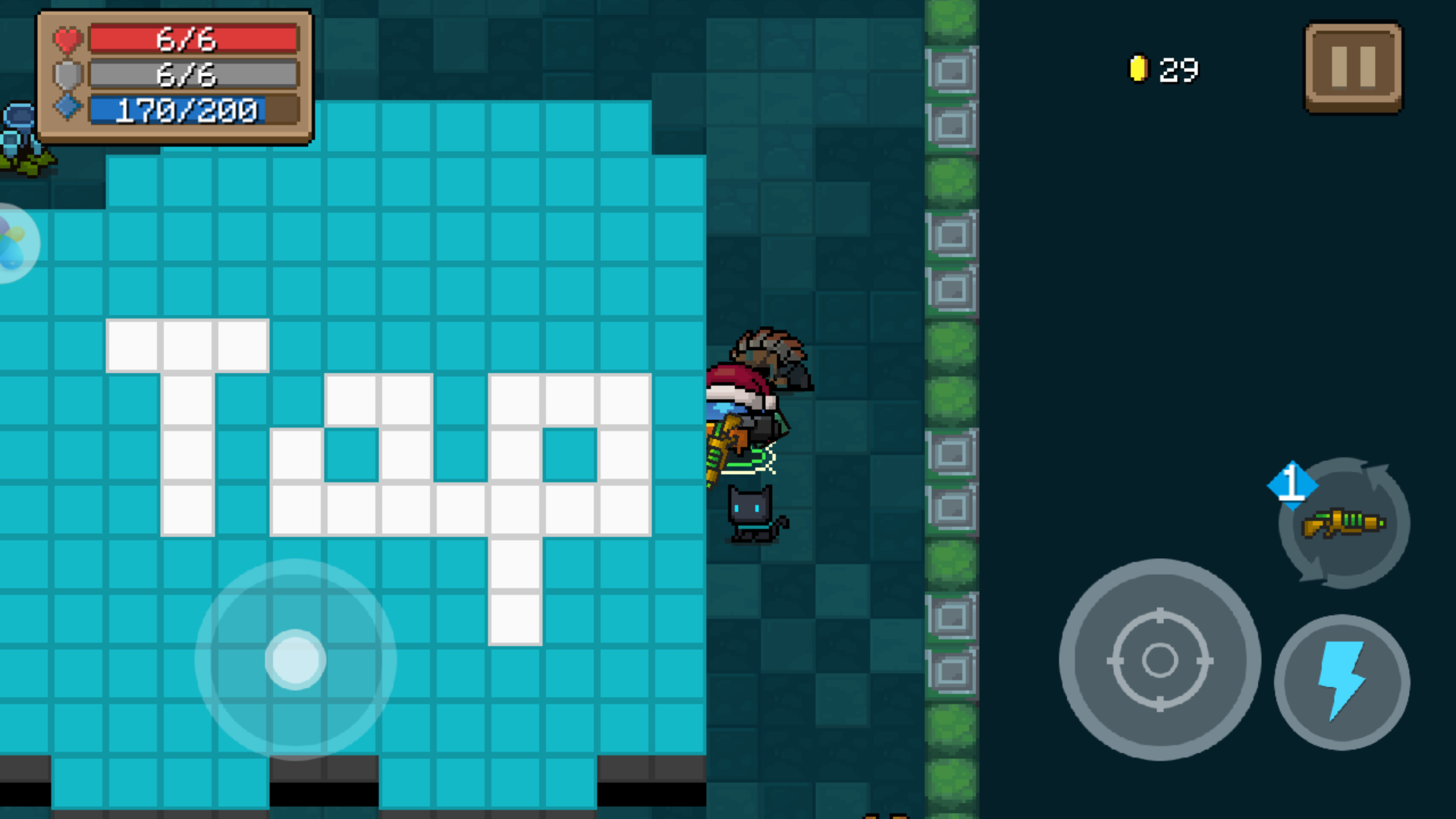The width and height of the screenshot is (1456, 819).
Task: Tap the shield icon beside the armor bar
Action: click(67, 75)
